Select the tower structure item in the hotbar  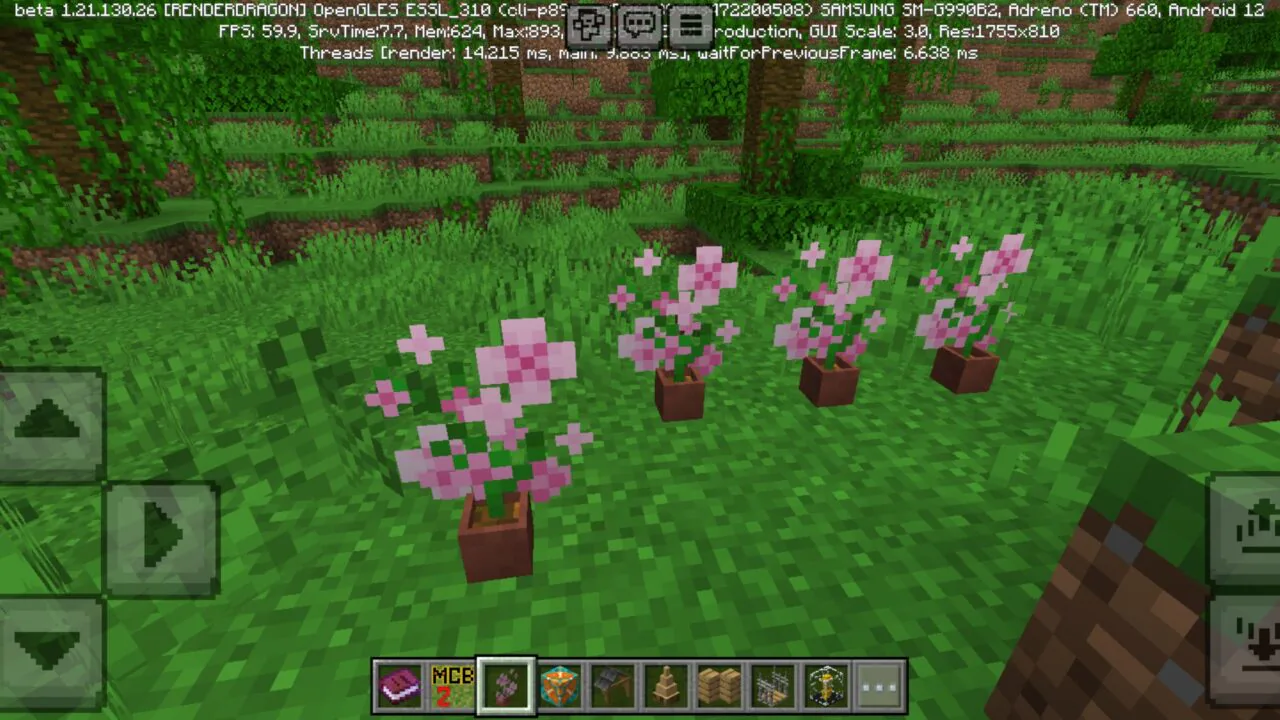[666, 683]
